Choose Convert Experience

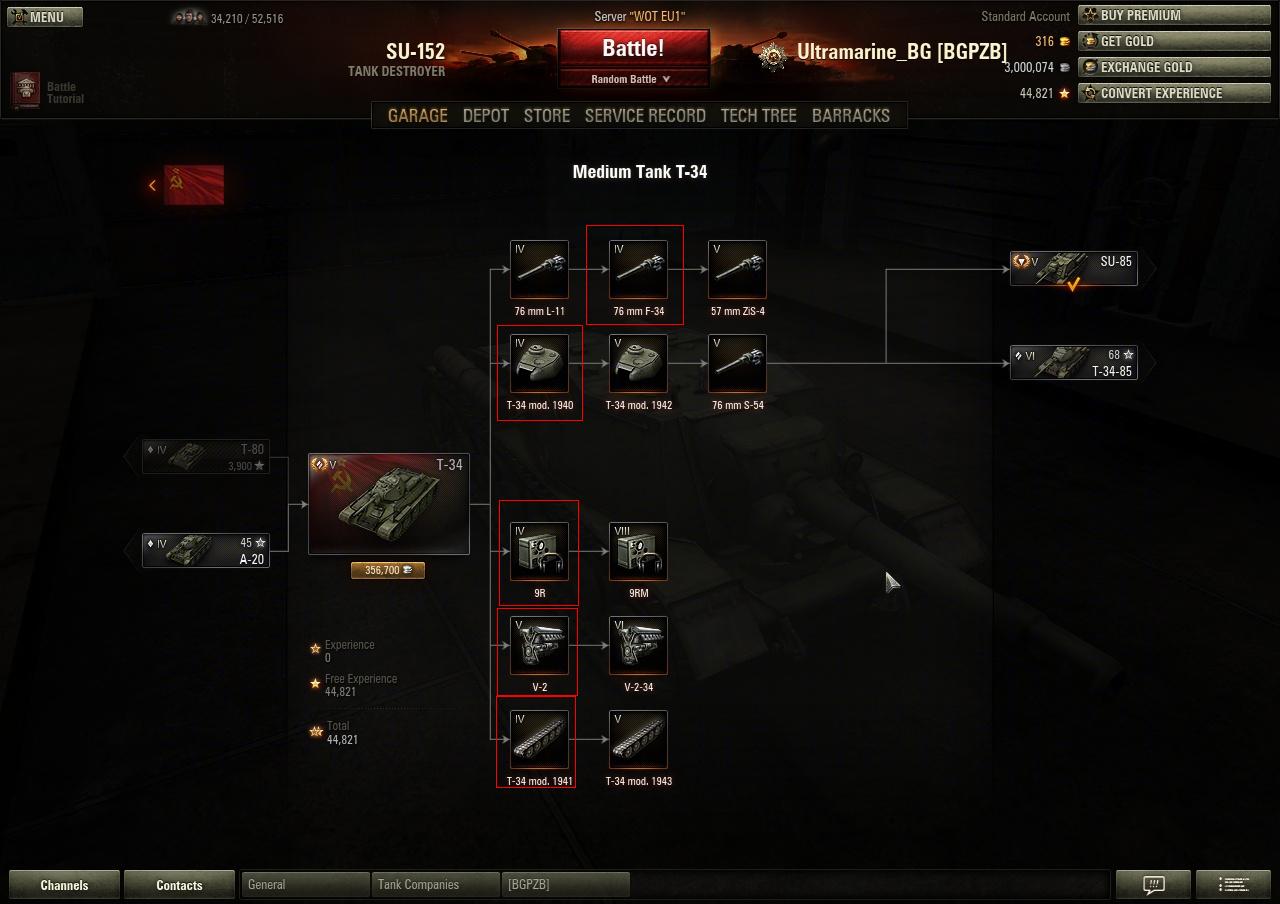pos(1177,93)
